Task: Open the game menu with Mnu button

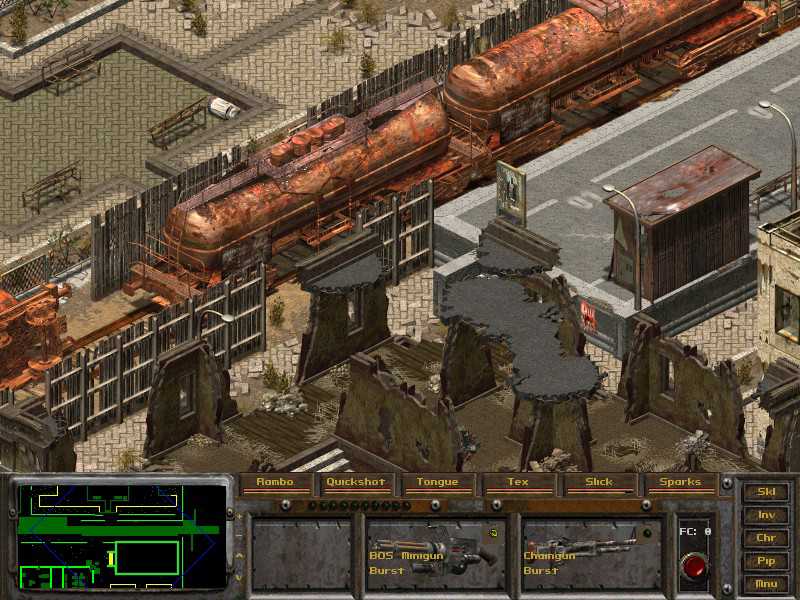Action: click(x=766, y=583)
